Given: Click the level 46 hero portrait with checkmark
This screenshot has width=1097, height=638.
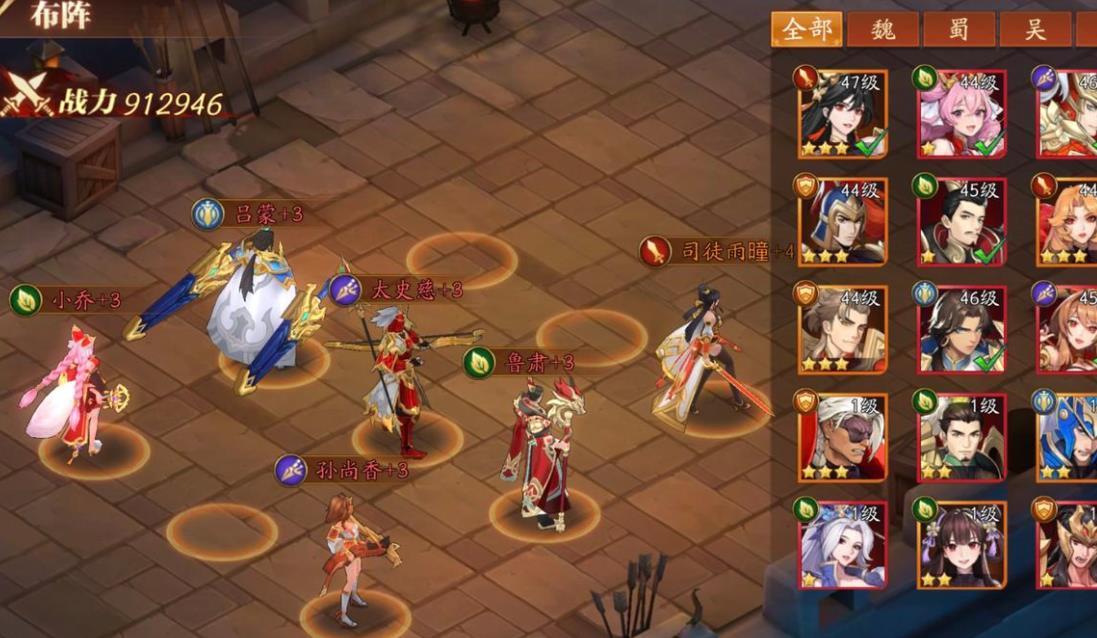Looking at the screenshot, I should coord(962,329).
